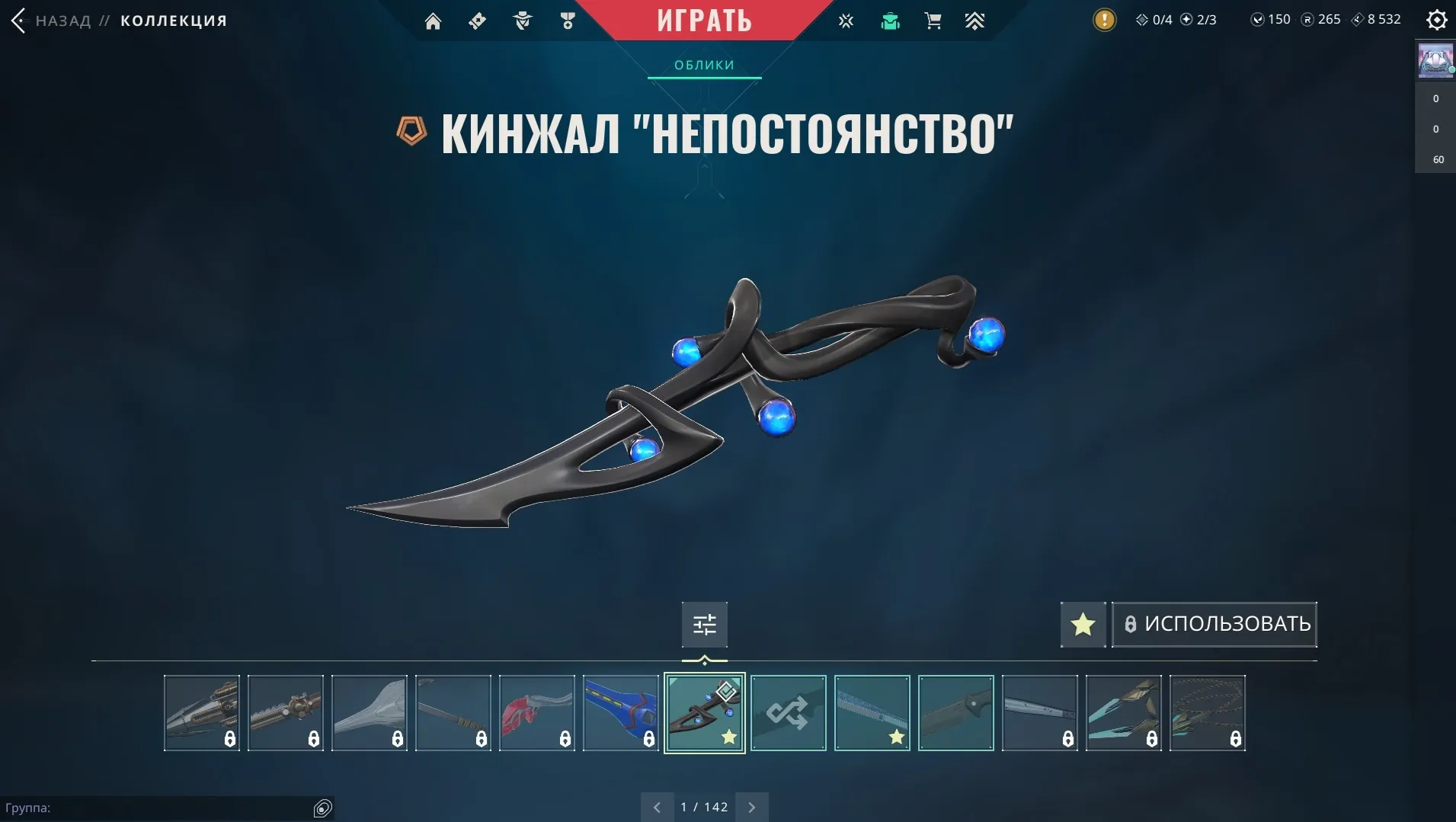The width and height of the screenshot is (1456, 822).
Task: Open the Home screen icon
Action: [x=434, y=21]
